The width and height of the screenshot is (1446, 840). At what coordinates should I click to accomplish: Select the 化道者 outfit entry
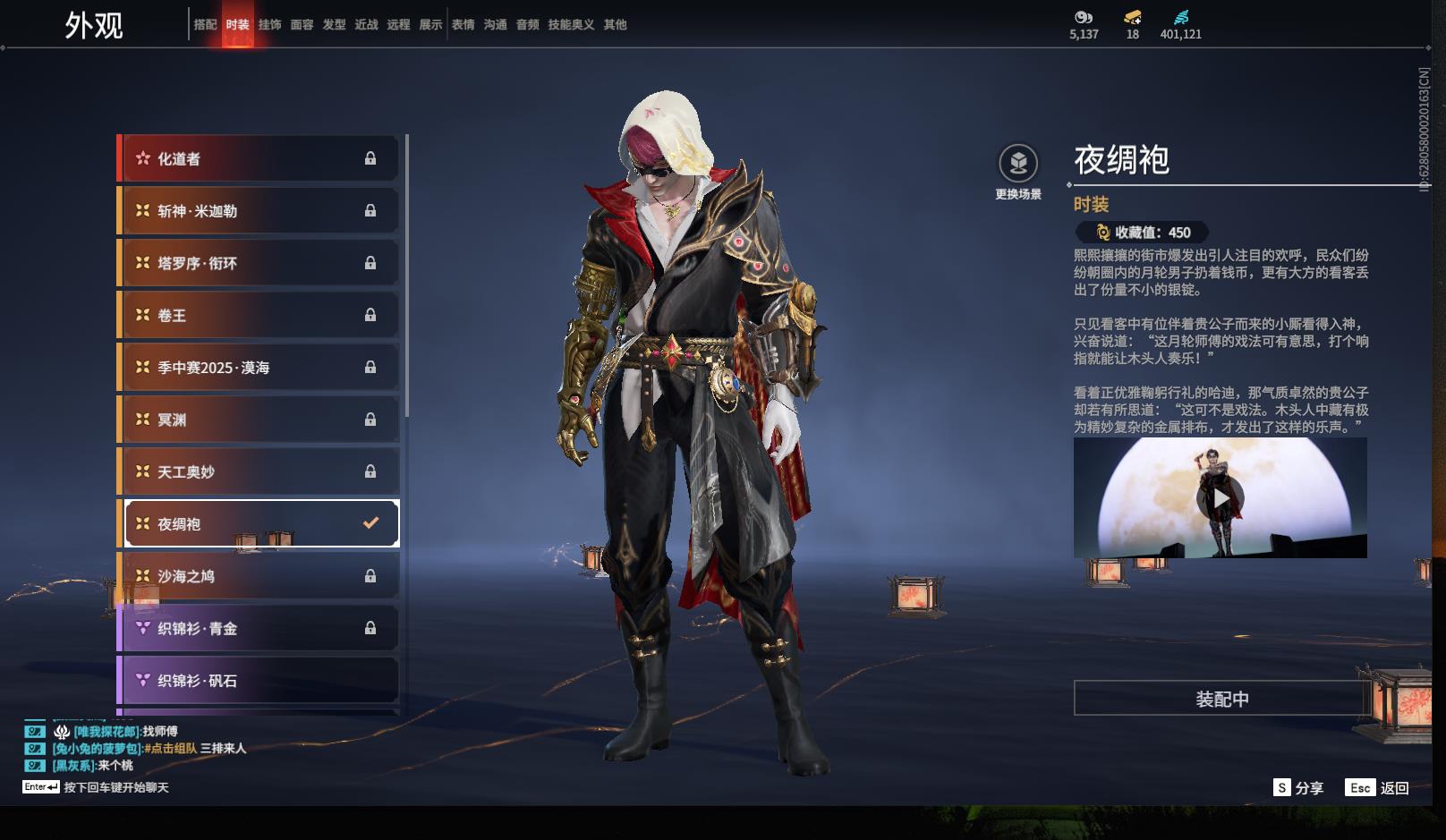[x=259, y=159]
